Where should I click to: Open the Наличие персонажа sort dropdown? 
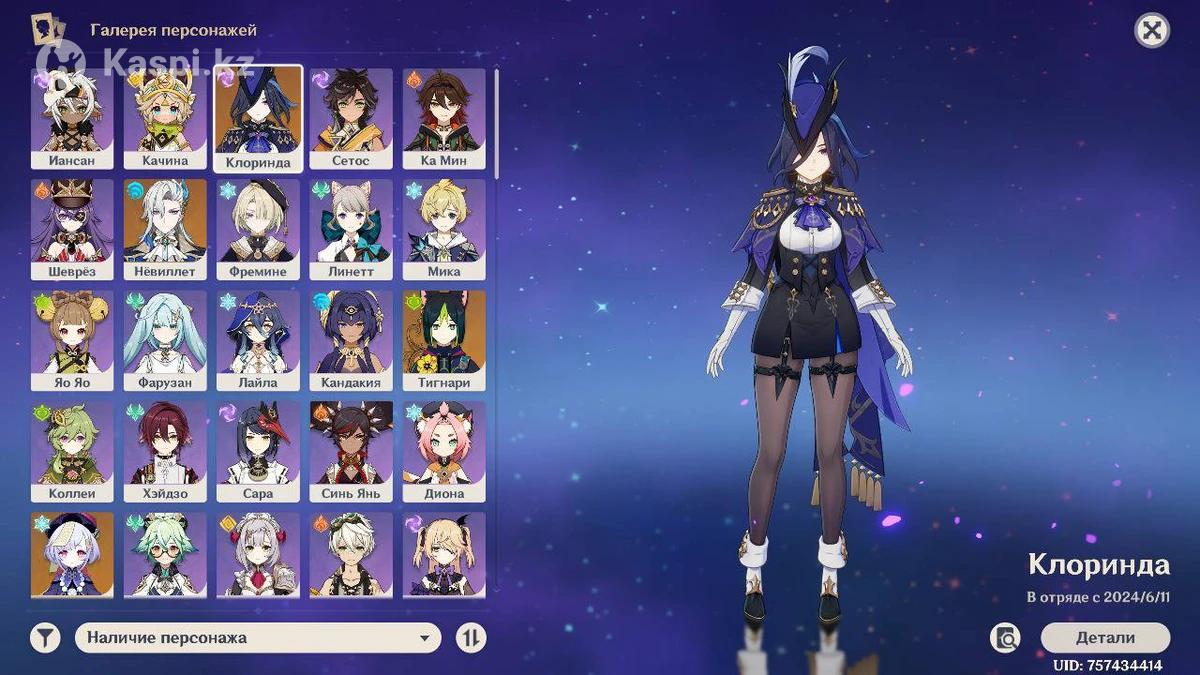coord(258,638)
